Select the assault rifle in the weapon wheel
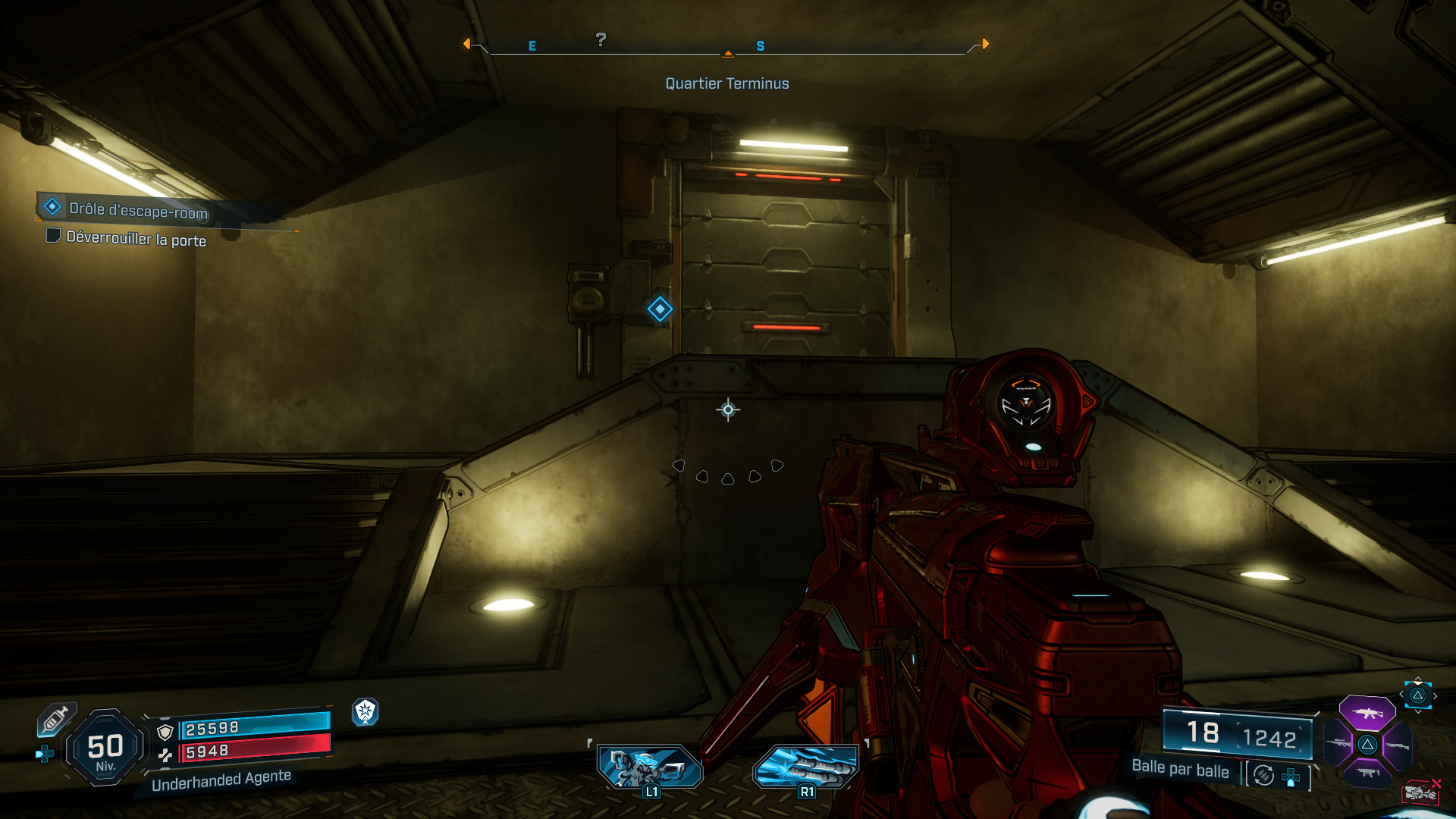The width and height of the screenshot is (1456, 819). [1367, 713]
